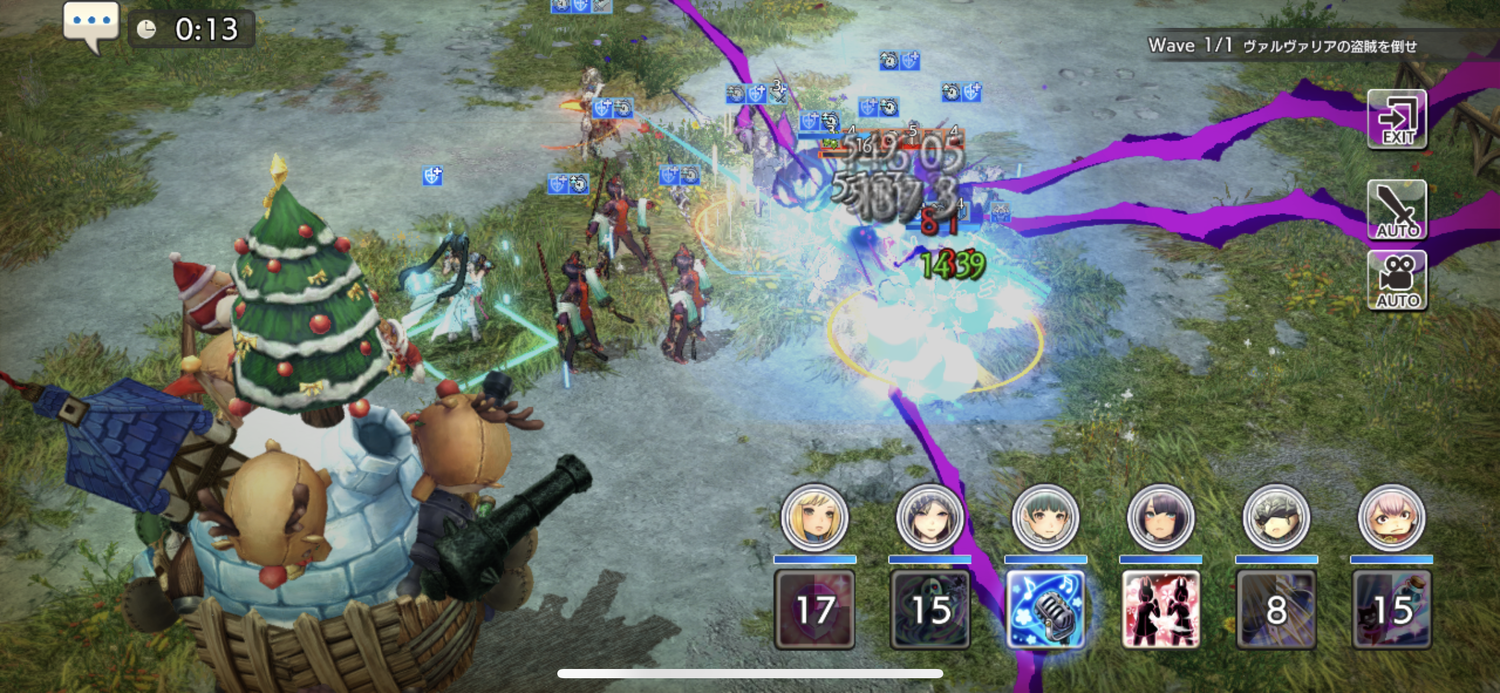Select the shield skill on cooldown 17
The height and width of the screenshot is (693, 1500).
(x=815, y=609)
